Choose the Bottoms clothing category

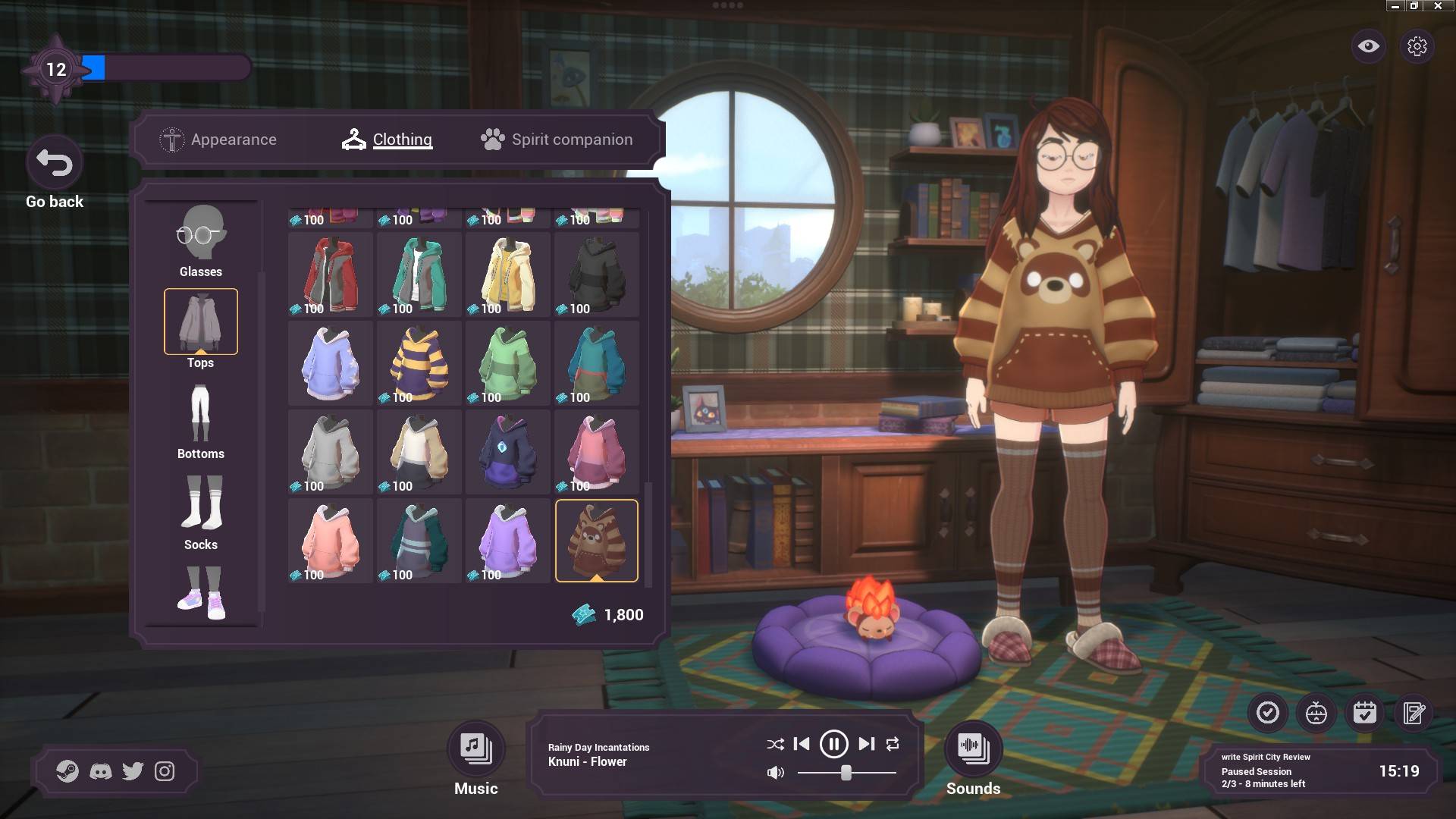pos(201,422)
